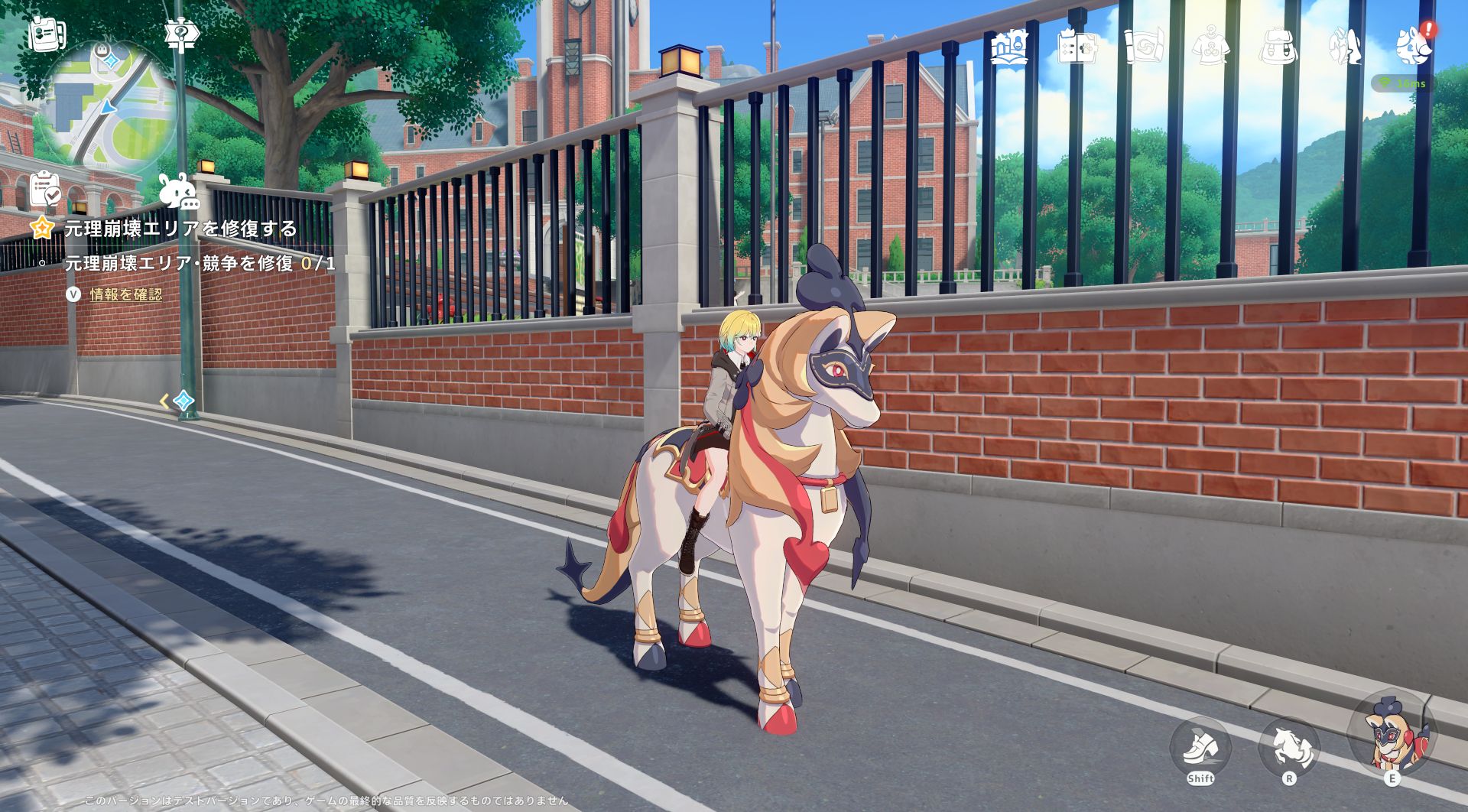This screenshot has height=812, width=1468.
Task: Activate the horse jump ability
Action: pos(1289,749)
